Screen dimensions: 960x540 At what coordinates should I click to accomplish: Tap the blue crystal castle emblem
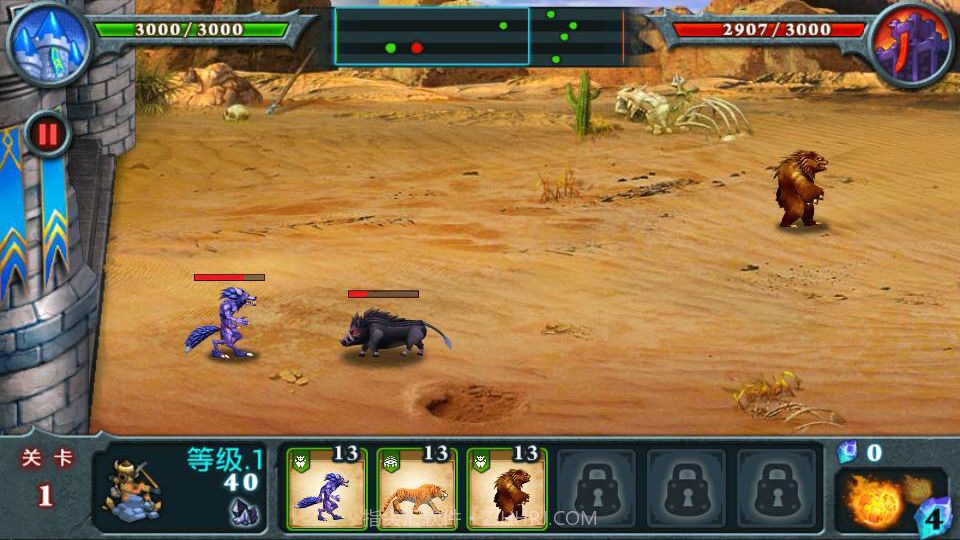pos(47,43)
